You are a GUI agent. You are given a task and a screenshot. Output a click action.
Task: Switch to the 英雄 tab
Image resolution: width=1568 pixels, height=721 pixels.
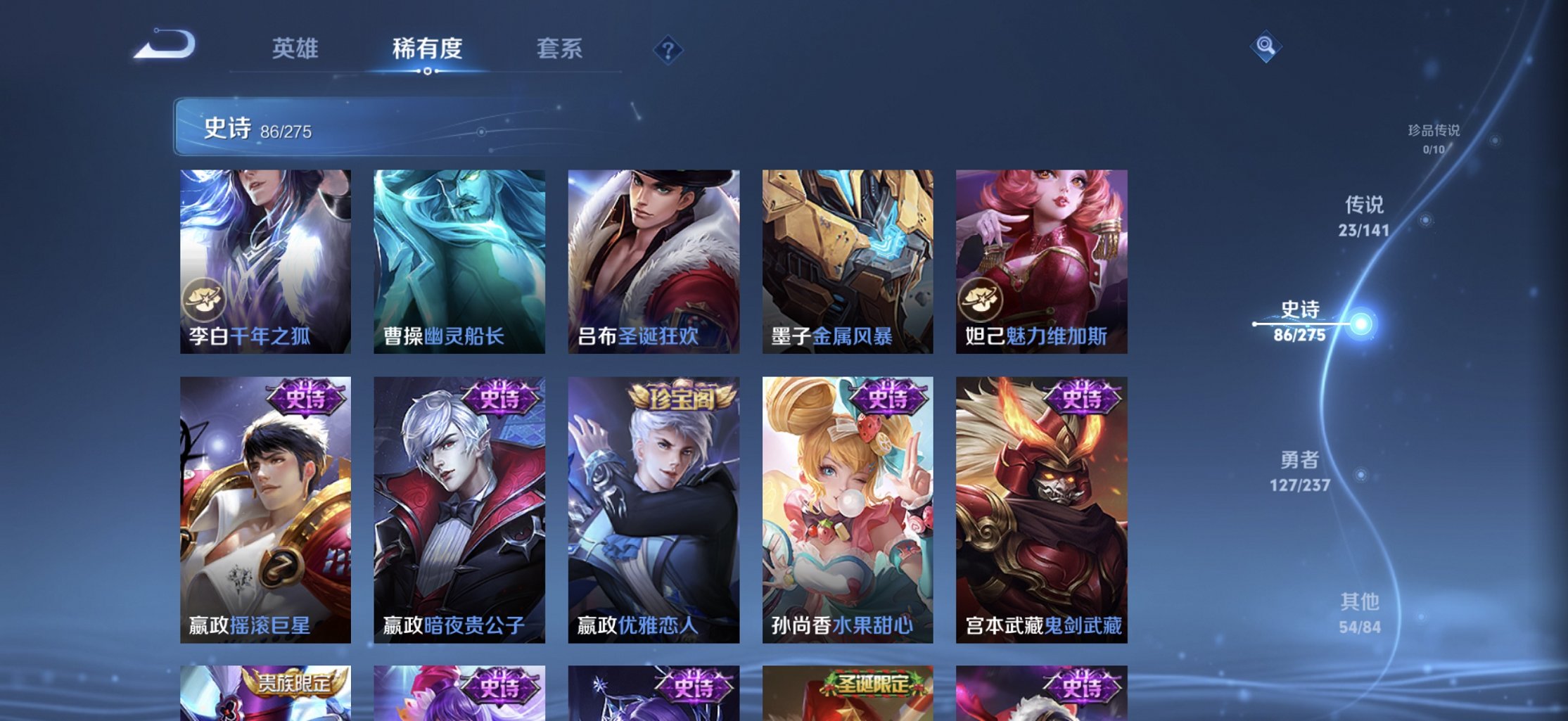295,49
